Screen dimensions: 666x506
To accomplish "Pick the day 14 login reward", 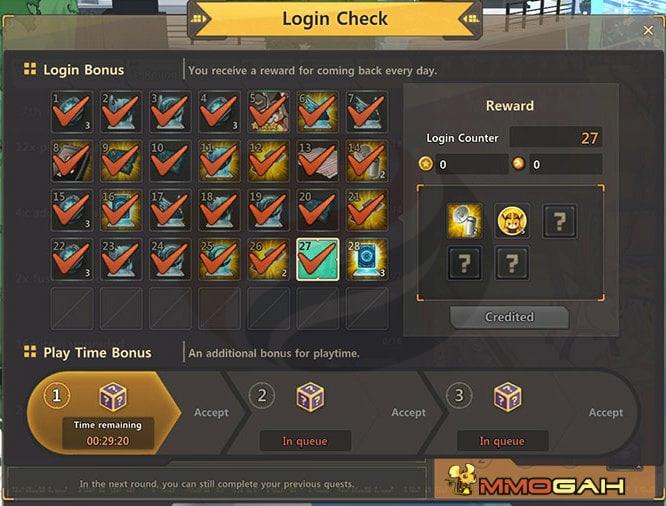I will (367, 161).
